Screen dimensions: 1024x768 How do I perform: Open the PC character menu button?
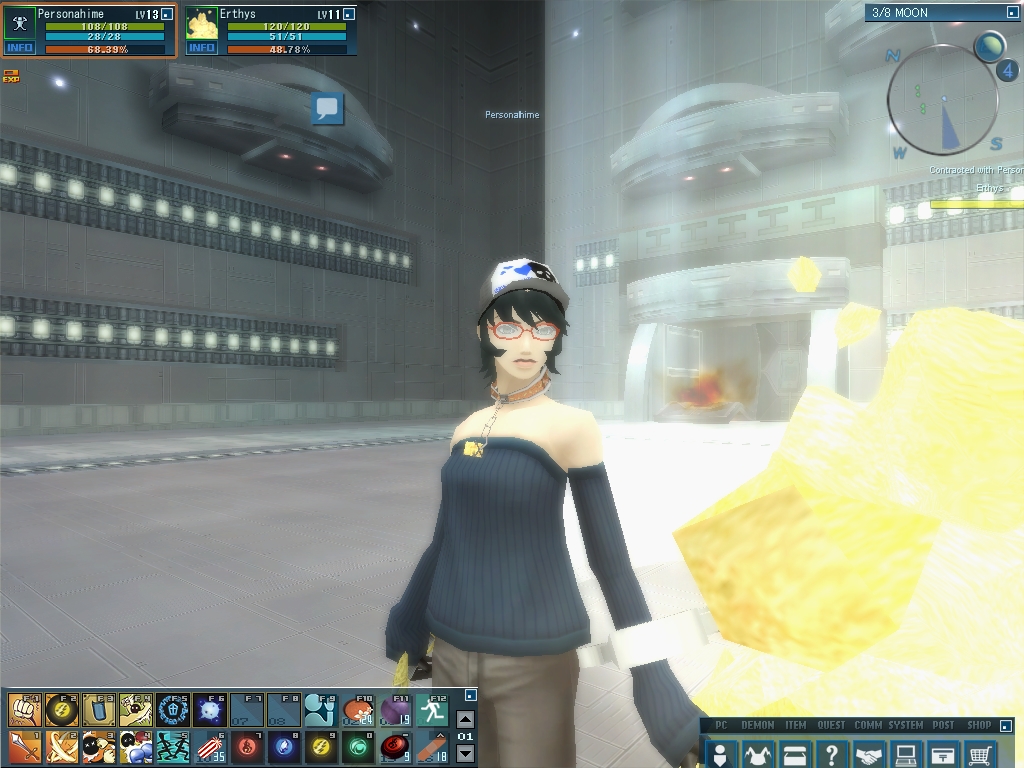[x=720, y=753]
